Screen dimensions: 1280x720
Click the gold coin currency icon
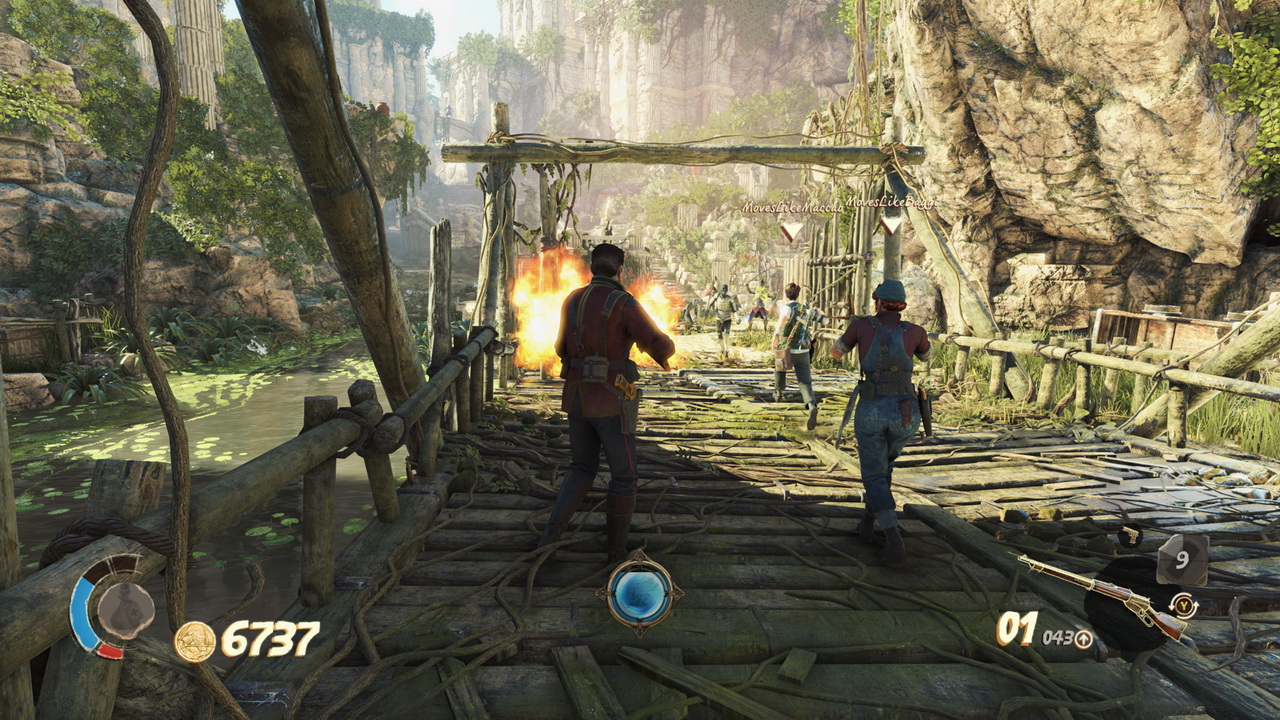195,641
